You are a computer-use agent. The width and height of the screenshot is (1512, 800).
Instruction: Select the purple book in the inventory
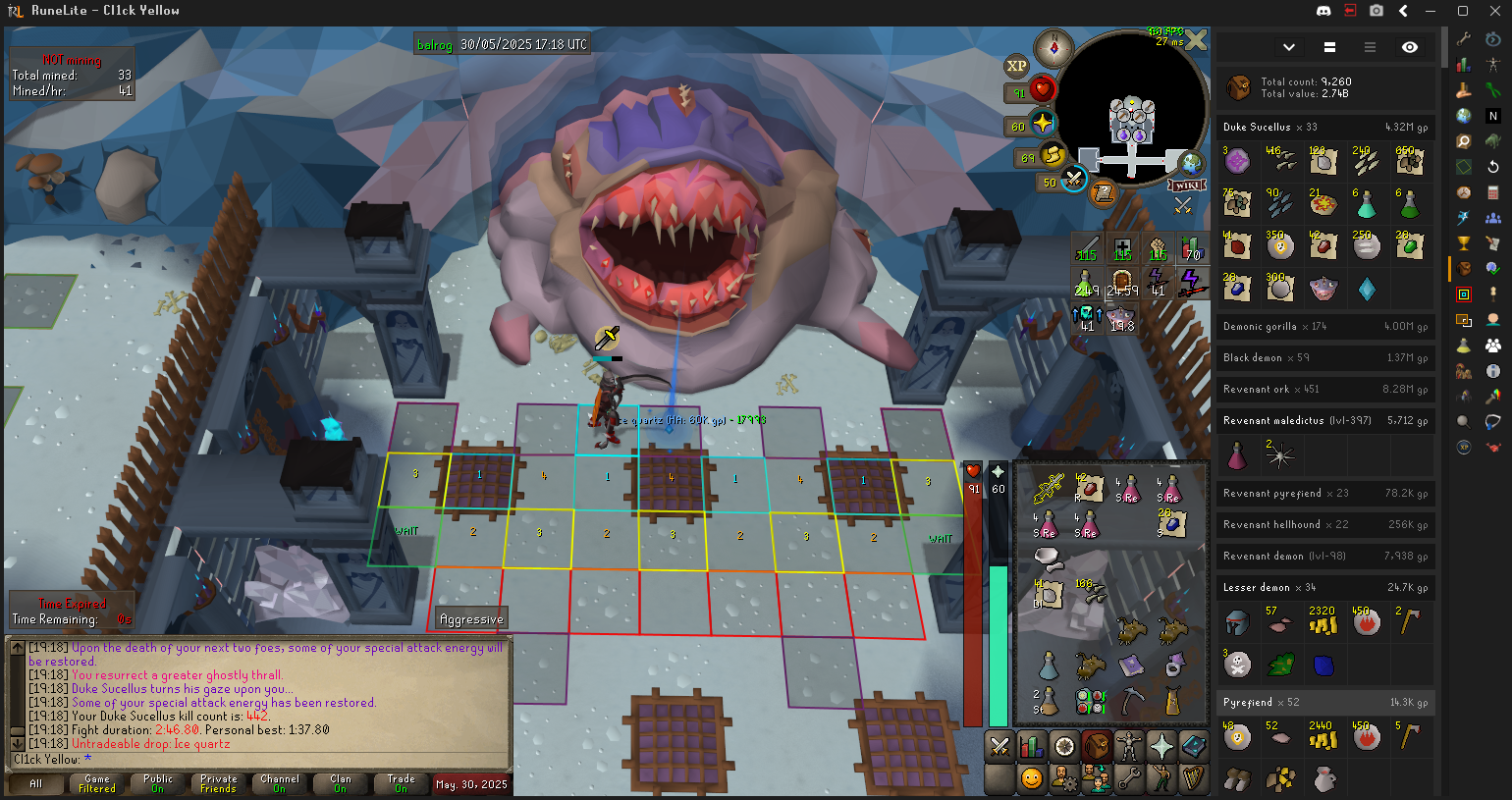[x=1132, y=666]
